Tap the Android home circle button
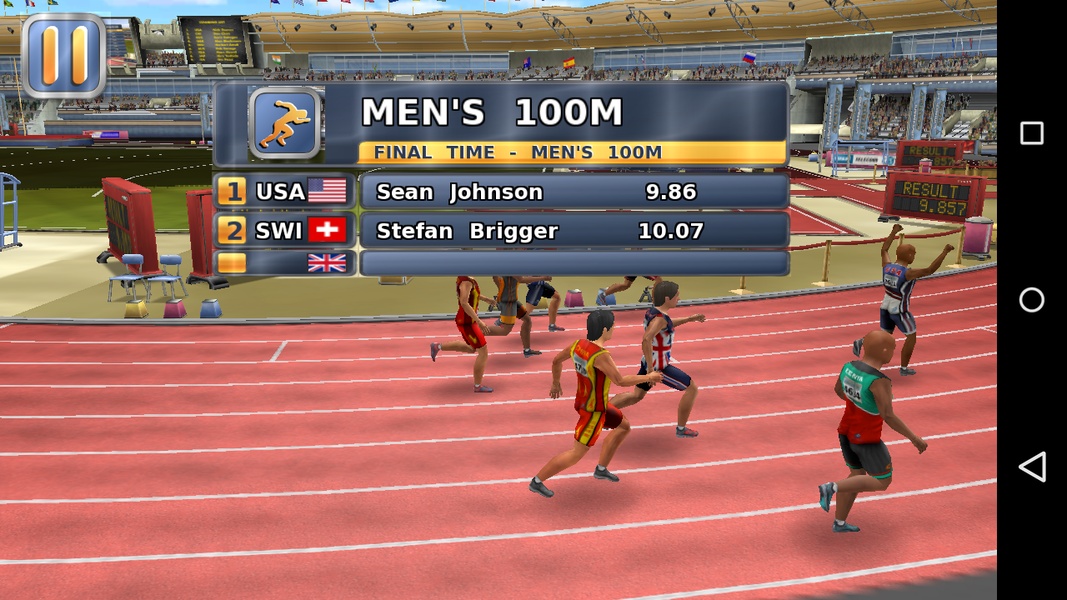This screenshot has height=600, width=1067. pyautogui.click(x=1031, y=300)
